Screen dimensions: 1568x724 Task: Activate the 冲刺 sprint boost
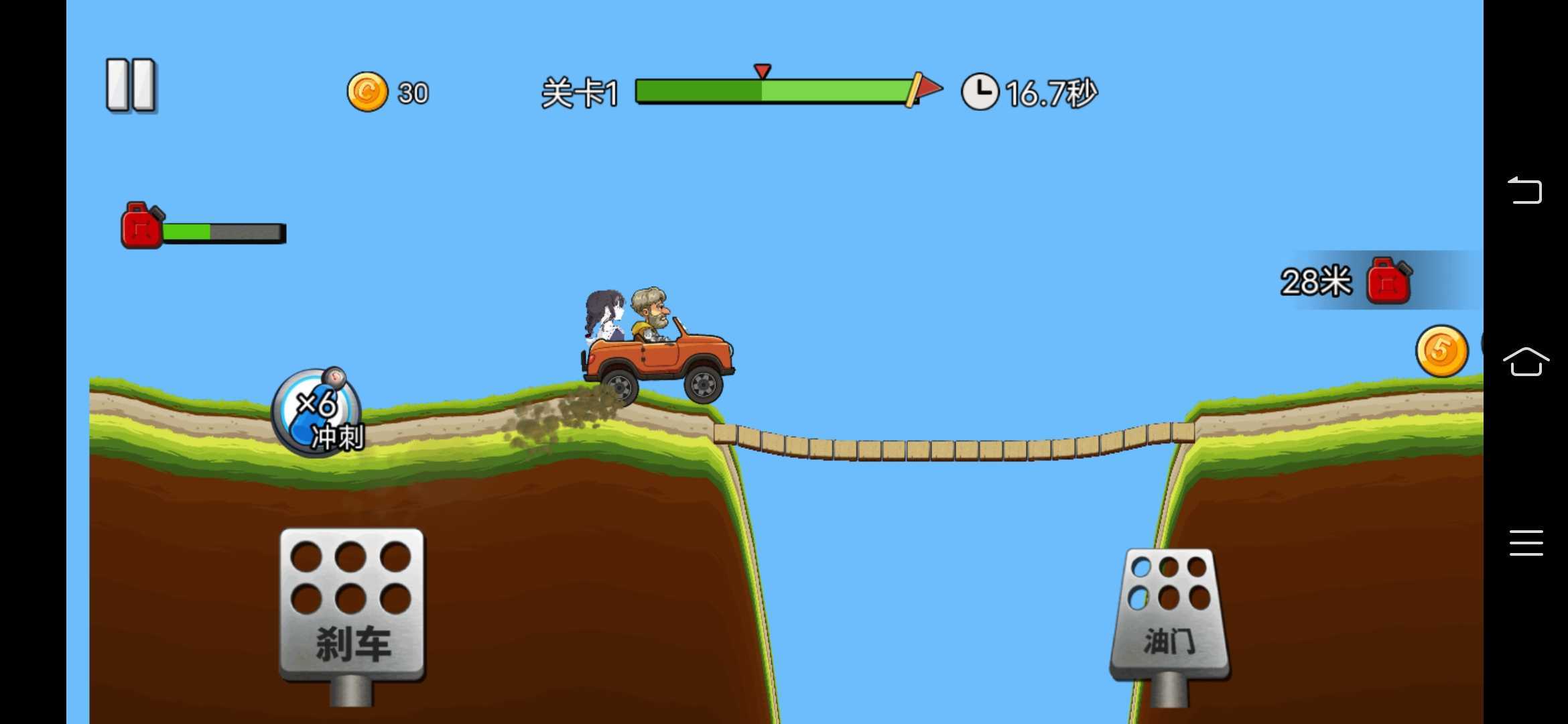(318, 412)
